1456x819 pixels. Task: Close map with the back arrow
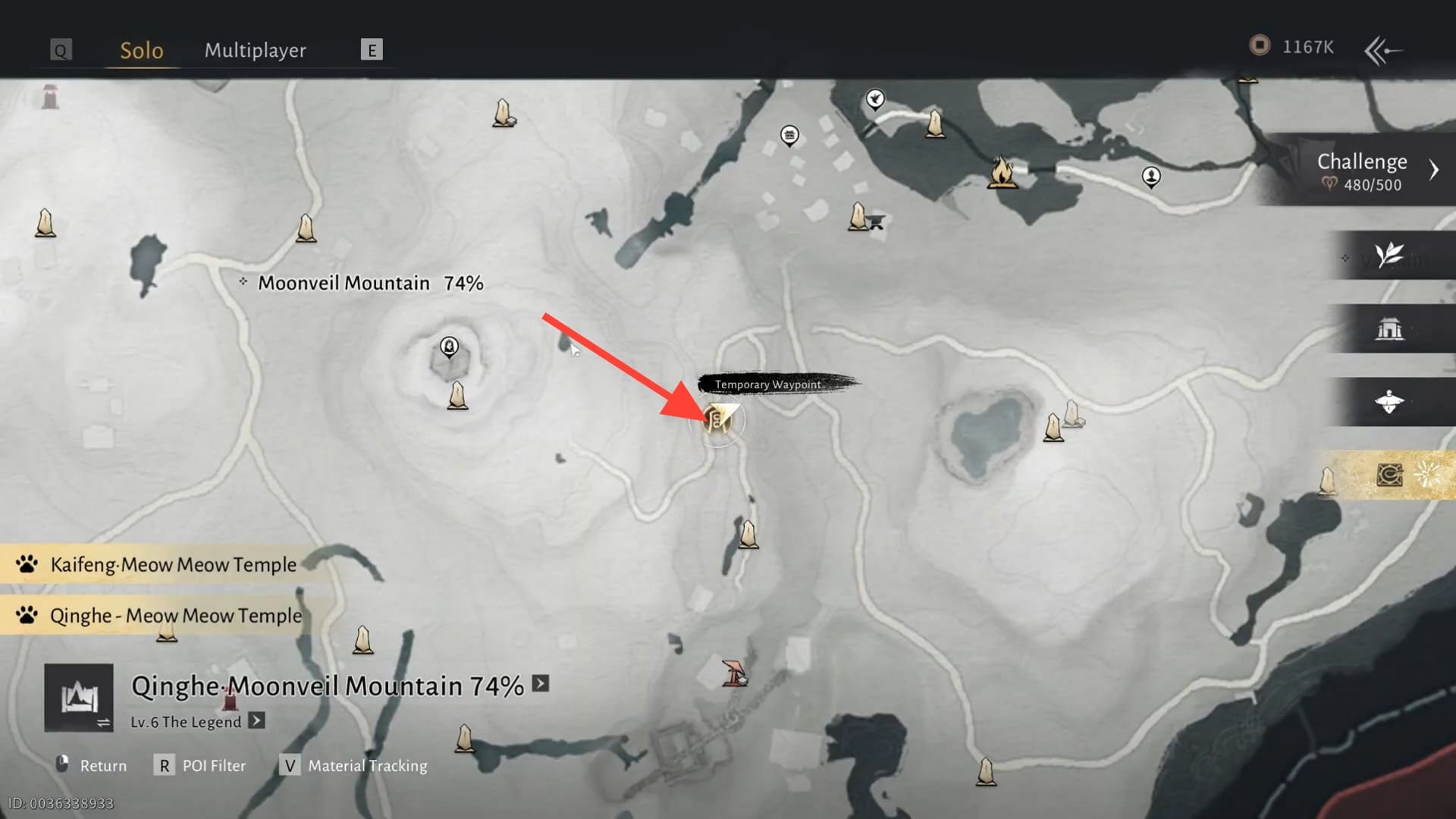coord(1382,51)
